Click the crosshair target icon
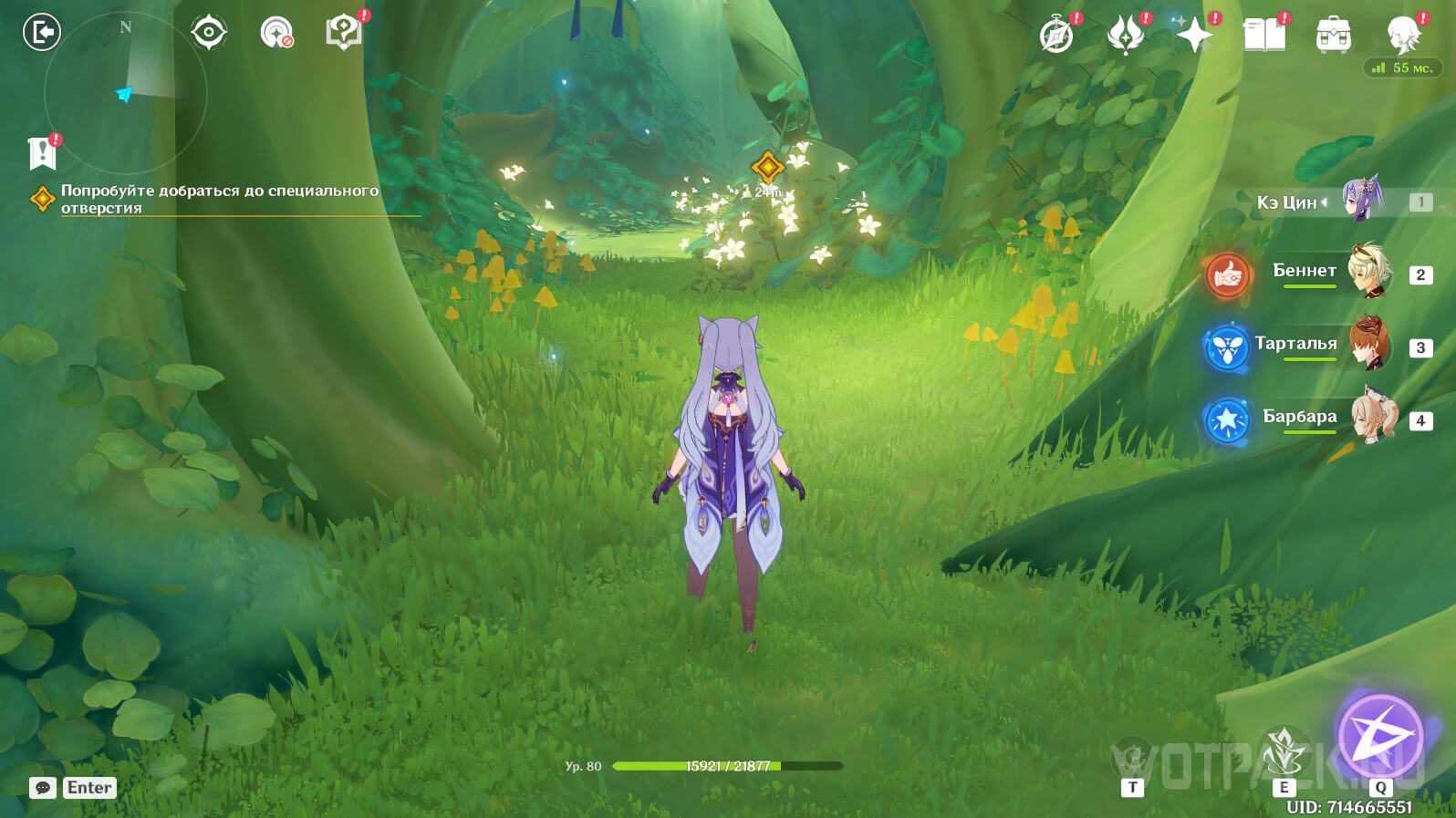The width and height of the screenshot is (1456, 818). point(208,33)
